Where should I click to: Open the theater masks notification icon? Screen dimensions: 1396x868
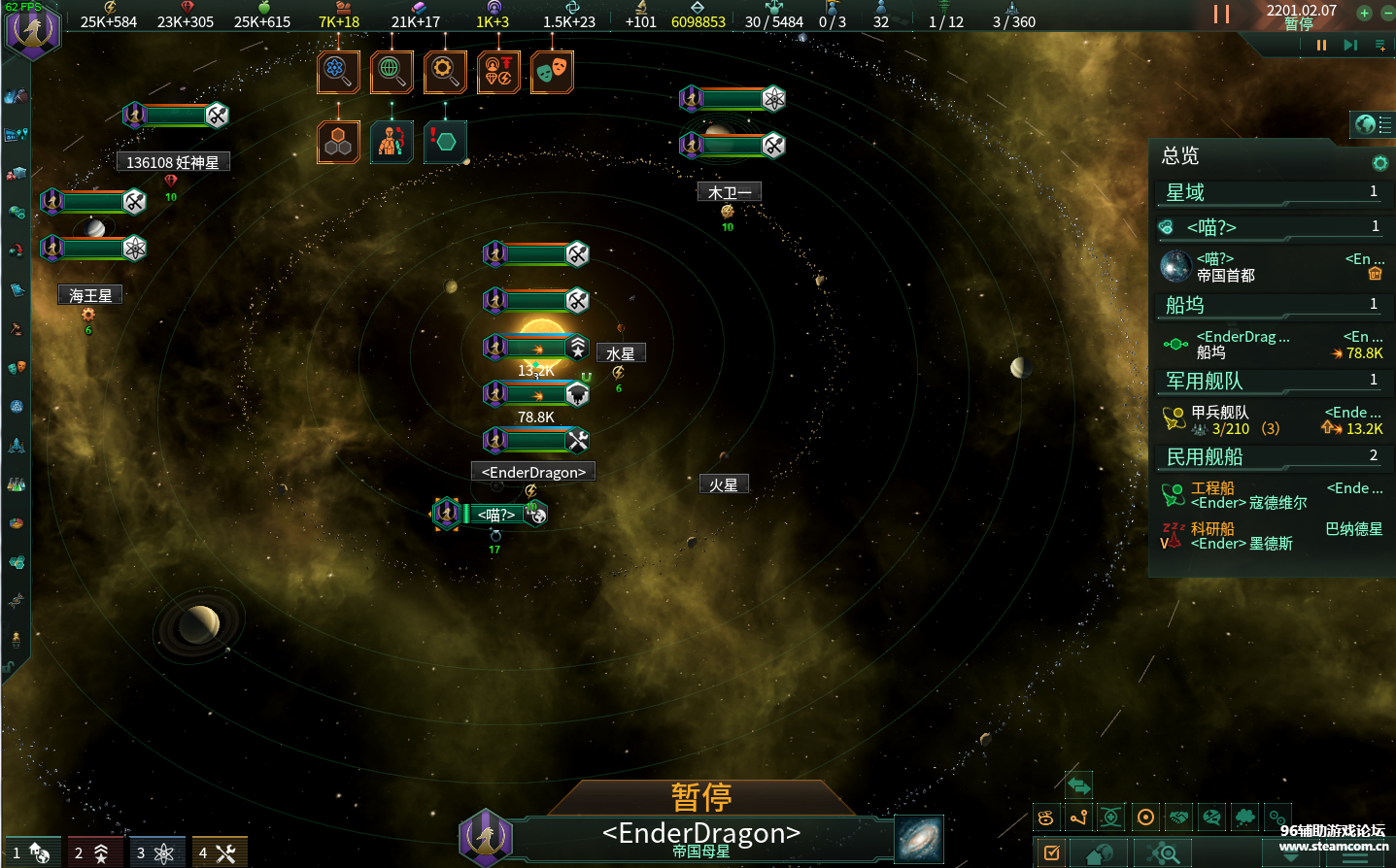coord(552,71)
